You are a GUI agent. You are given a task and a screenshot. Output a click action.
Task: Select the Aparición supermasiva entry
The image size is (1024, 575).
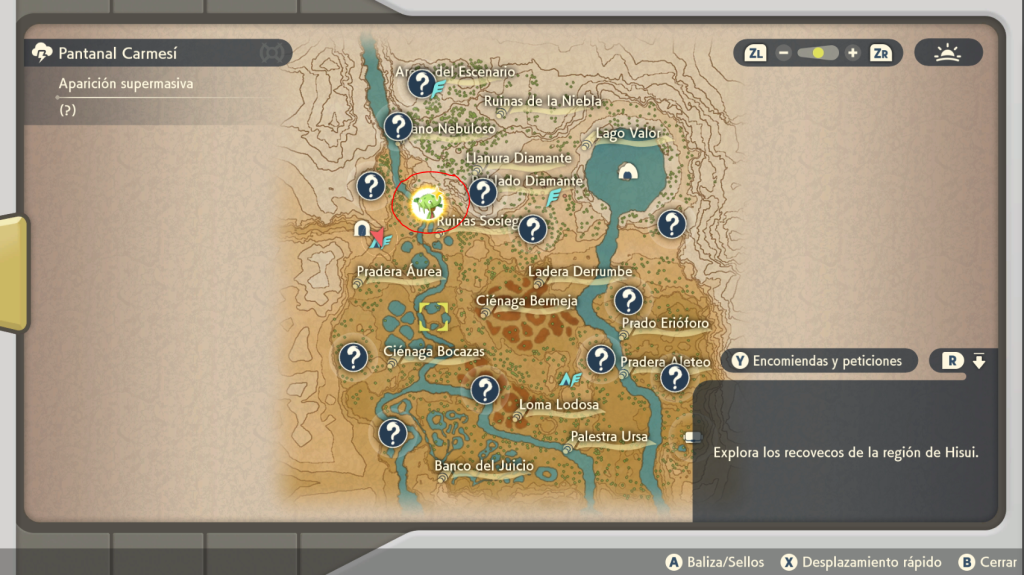(x=126, y=84)
